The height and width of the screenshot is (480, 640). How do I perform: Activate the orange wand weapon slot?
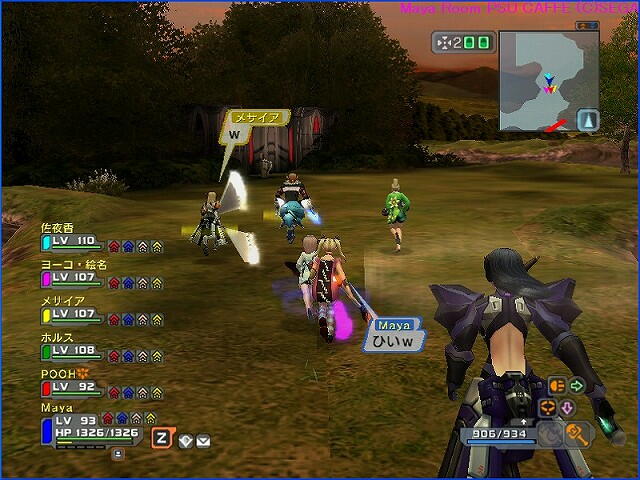578,433
